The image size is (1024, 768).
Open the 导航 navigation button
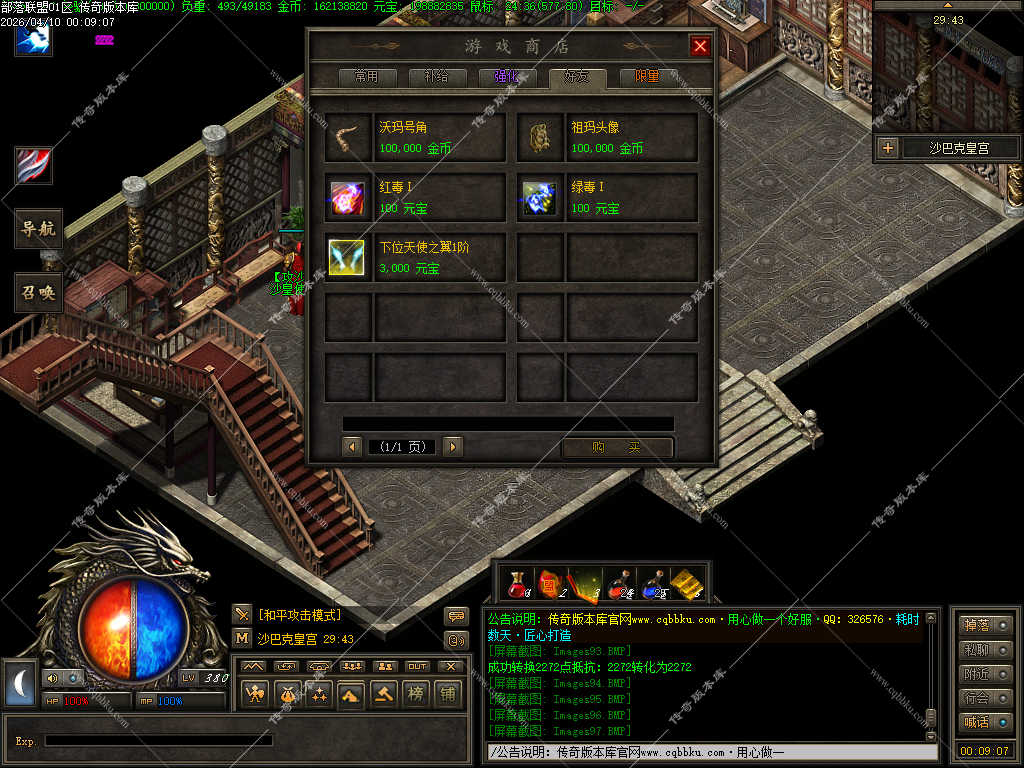point(39,229)
